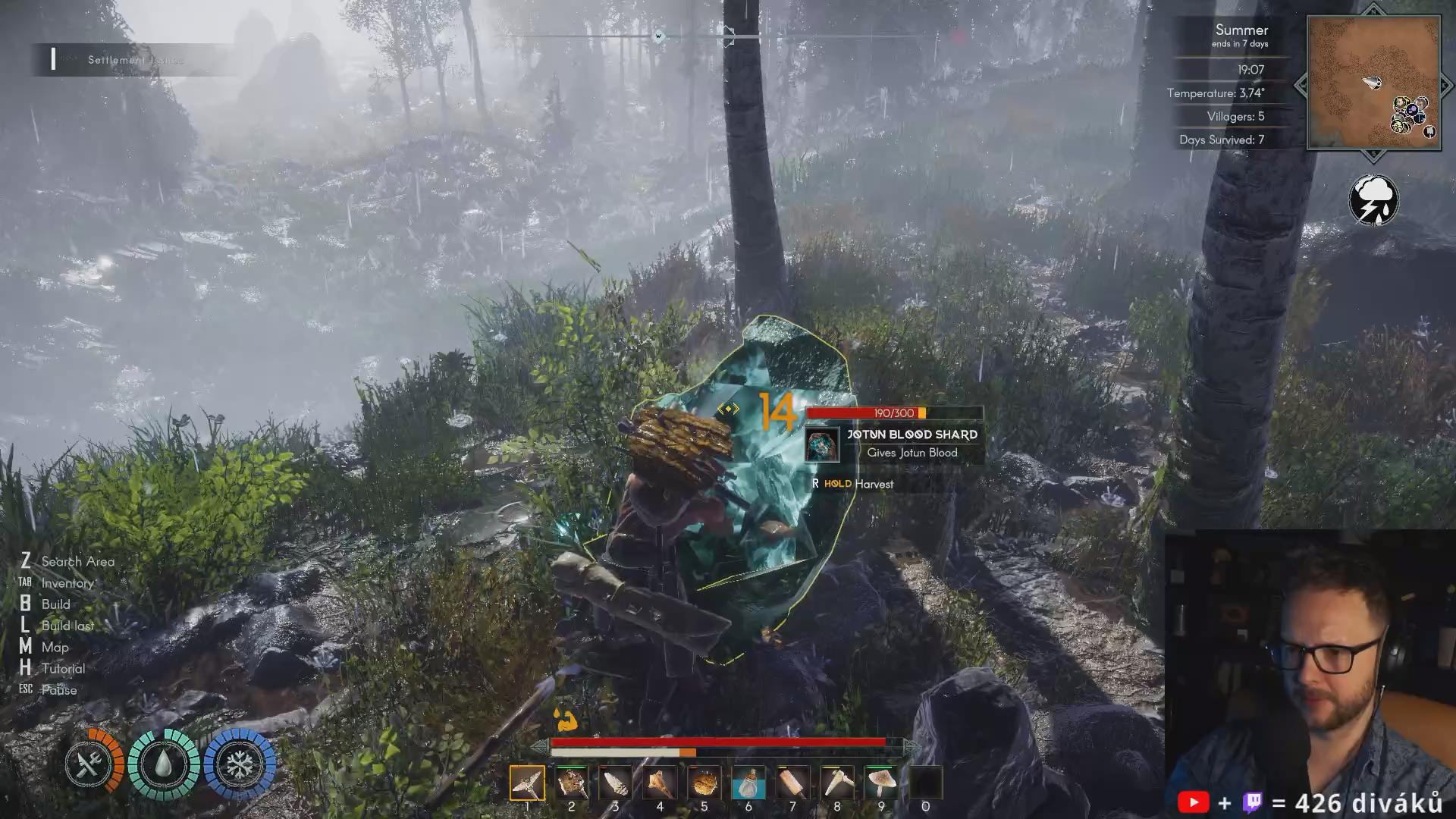Choose the stone knife in hotbar slot 3
The image size is (1456, 819).
click(x=615, y=783)
